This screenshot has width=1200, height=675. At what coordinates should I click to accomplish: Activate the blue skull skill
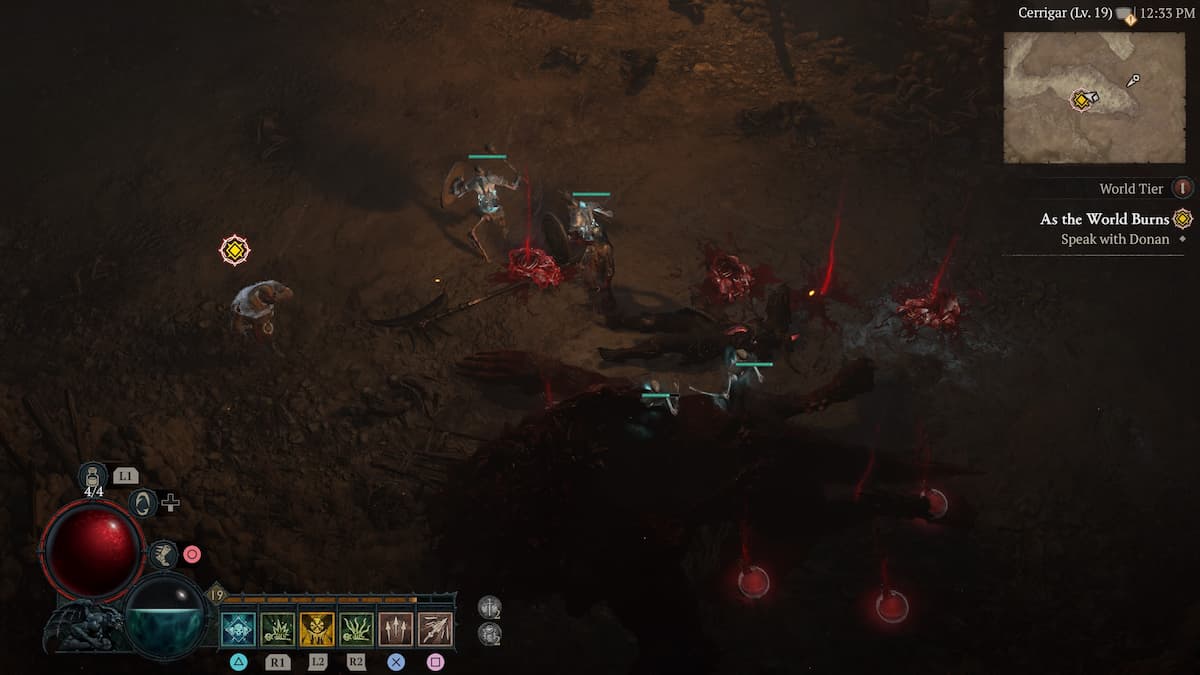coord(238,629)
